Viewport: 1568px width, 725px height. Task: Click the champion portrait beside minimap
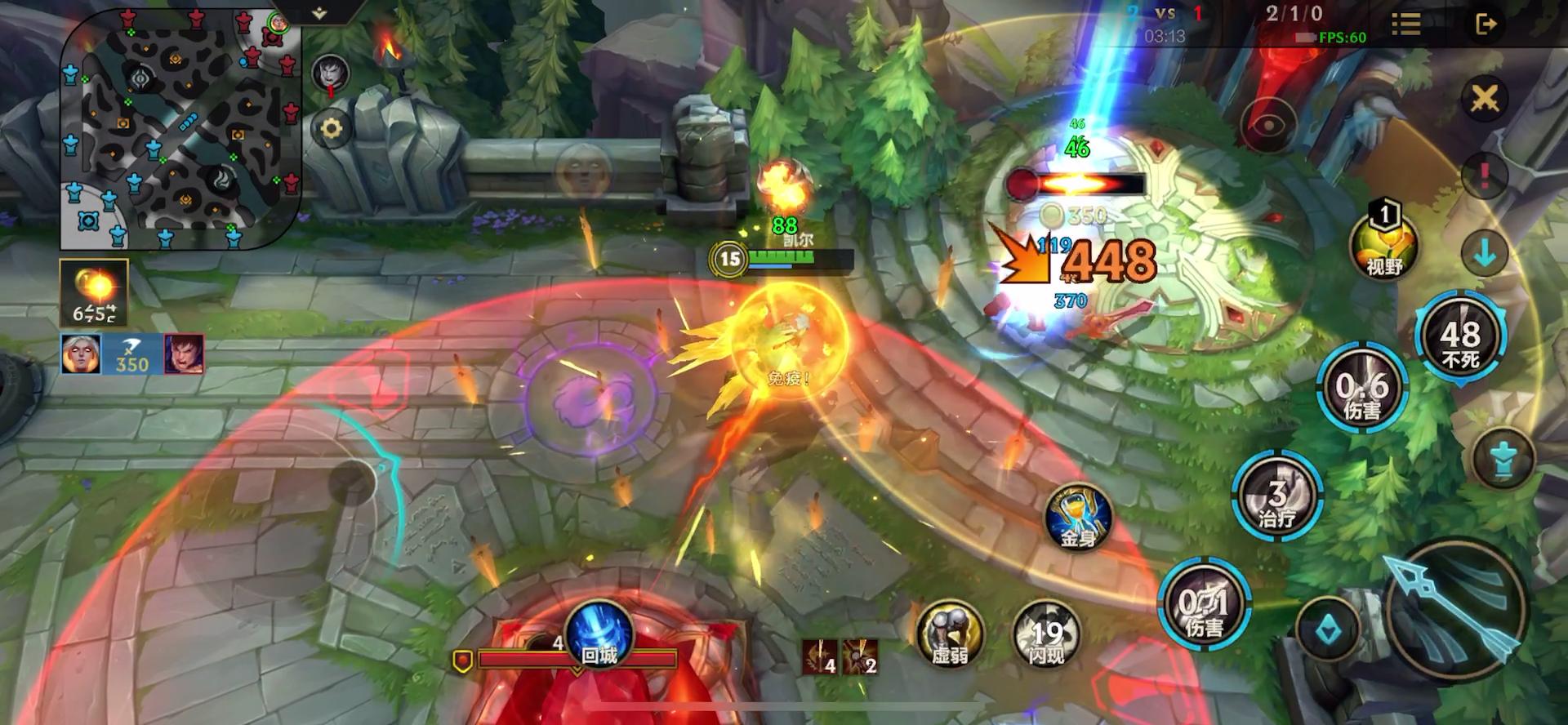tap(331, 73)
